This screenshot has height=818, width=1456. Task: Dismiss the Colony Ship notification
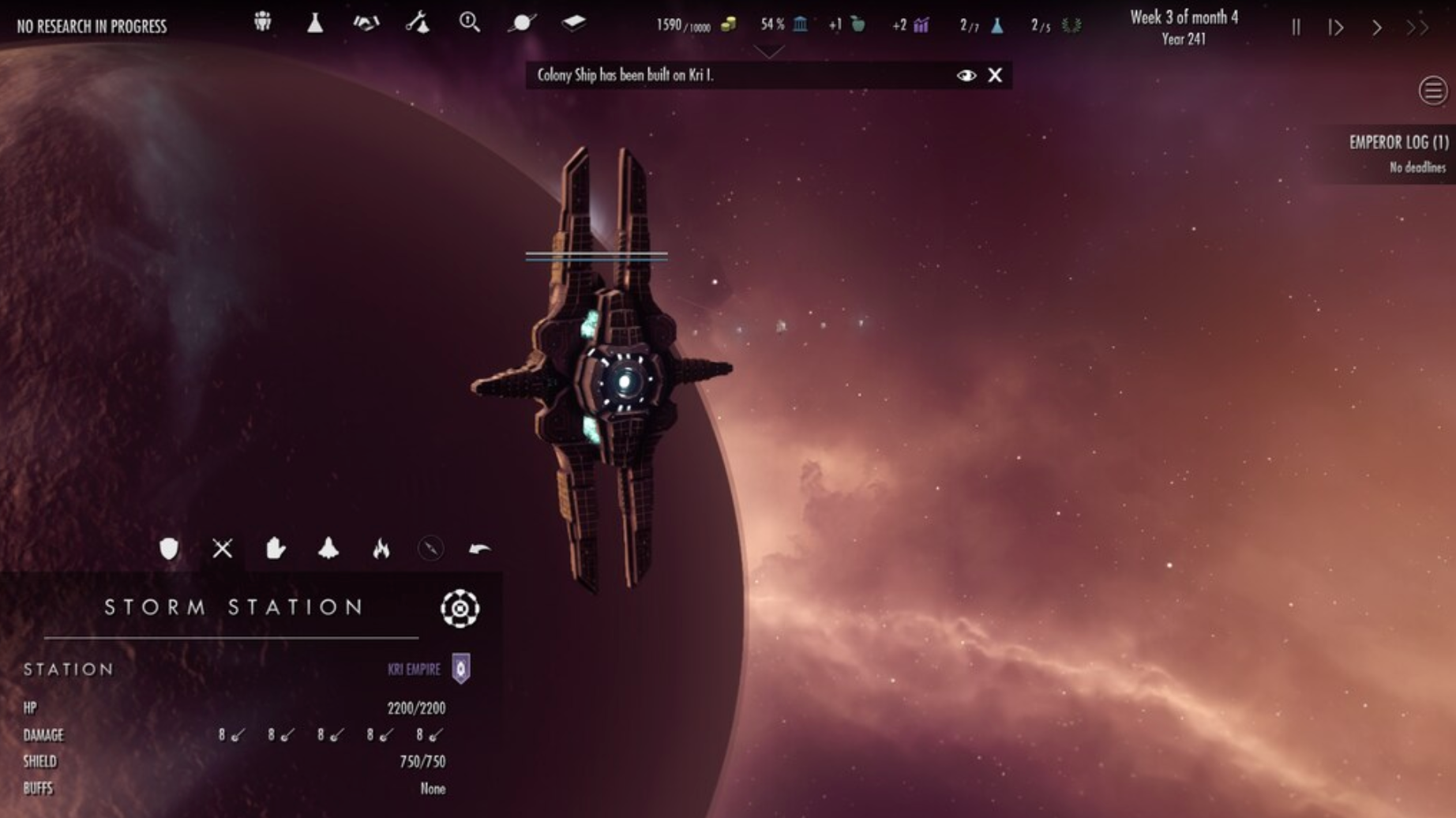[994, 75]
